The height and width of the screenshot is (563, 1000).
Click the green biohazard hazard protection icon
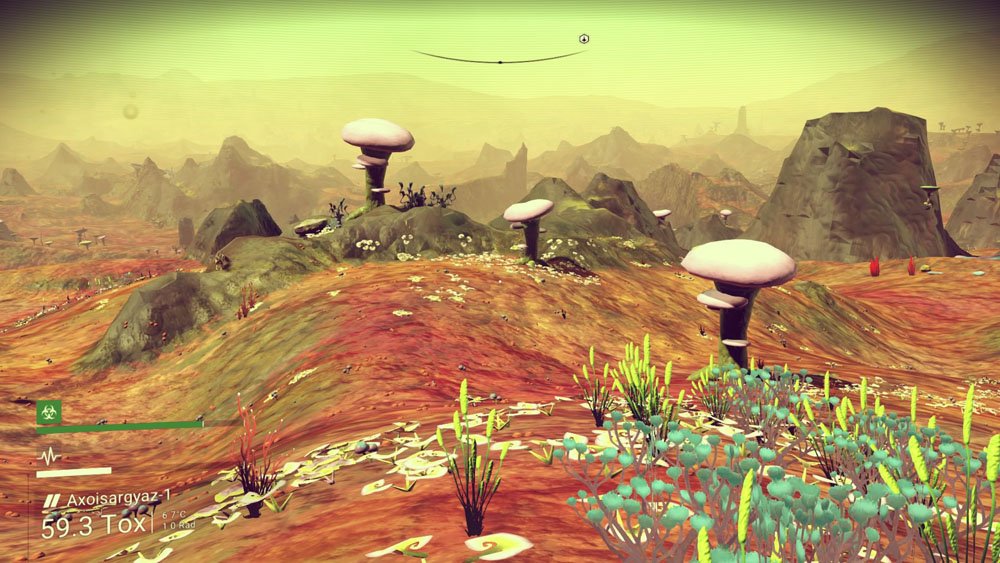49,412
